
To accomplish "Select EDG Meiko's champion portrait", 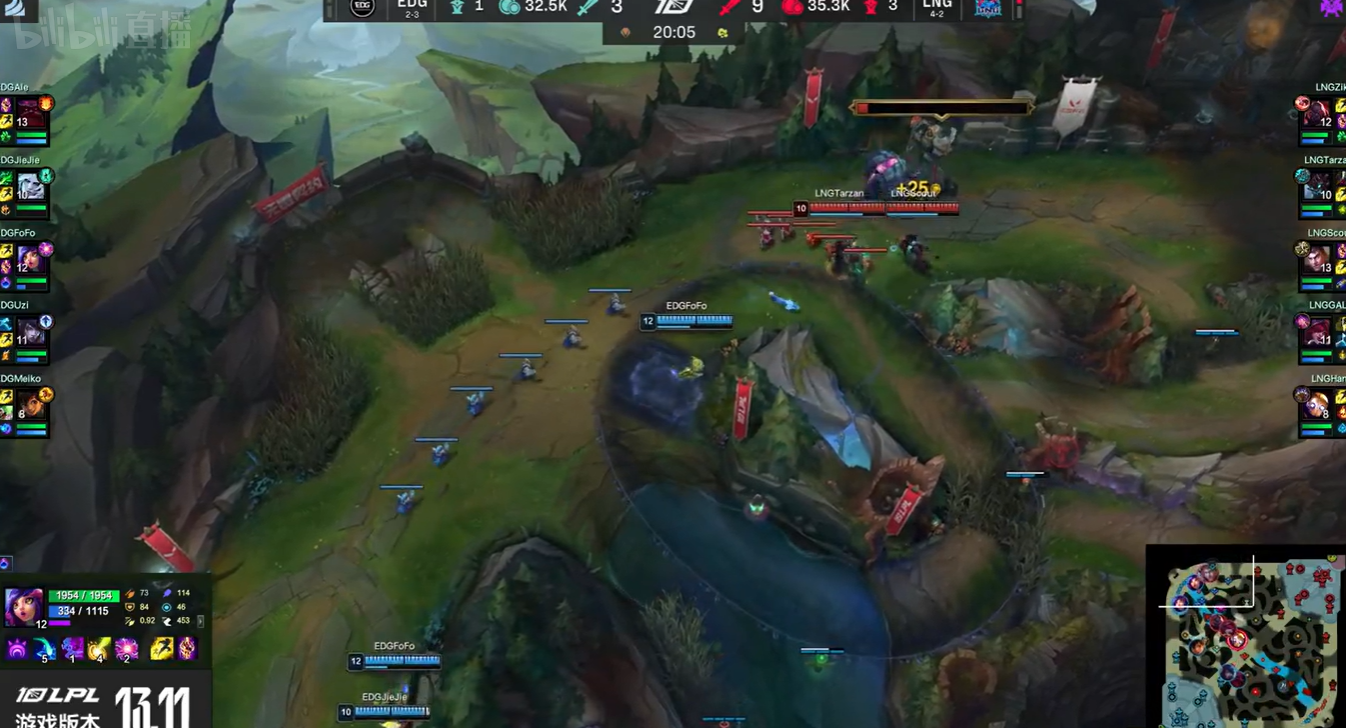I will (29, 406).
